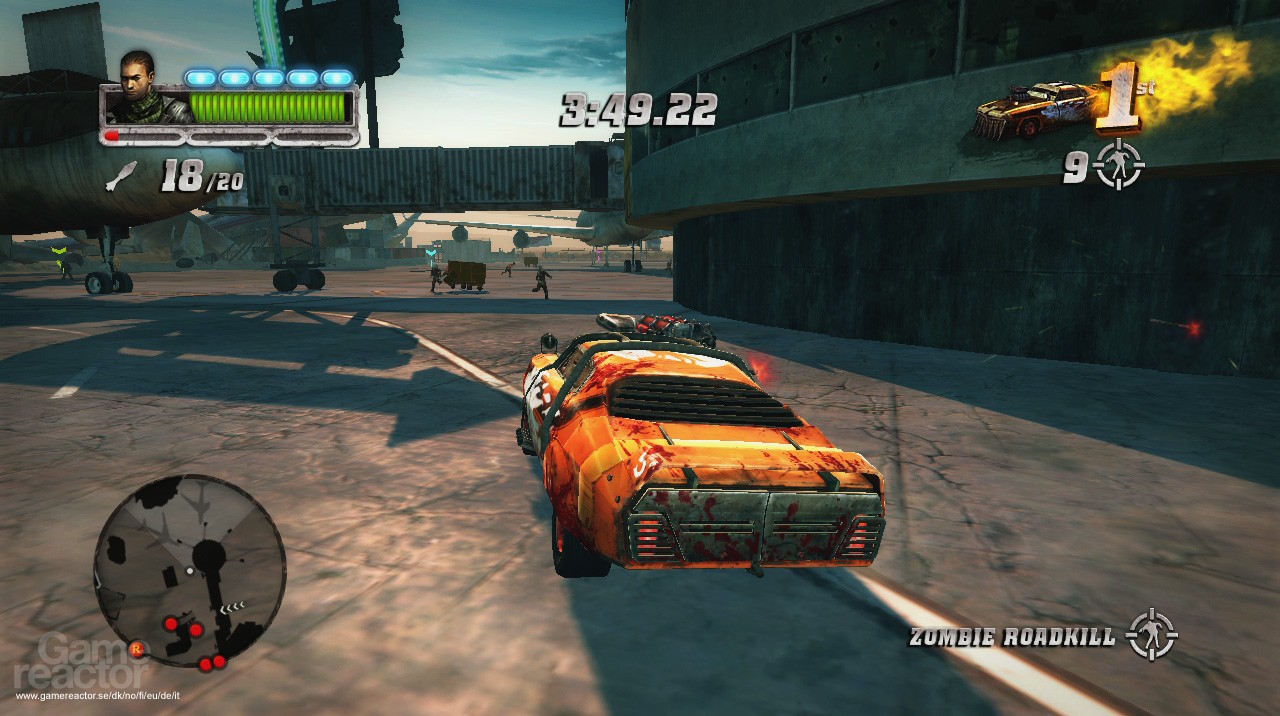
Task: Click the zombie kill counter crosshair icon
Action: click(1118, 166)
